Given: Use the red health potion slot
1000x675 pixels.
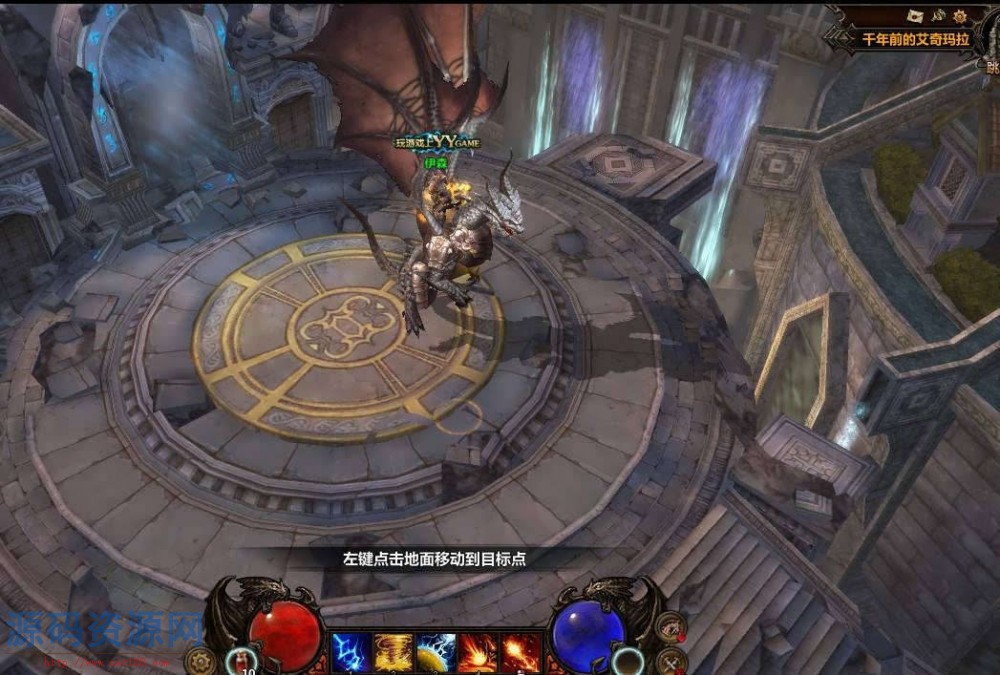Looking at the screenshot, I should [x=241, y=659].
